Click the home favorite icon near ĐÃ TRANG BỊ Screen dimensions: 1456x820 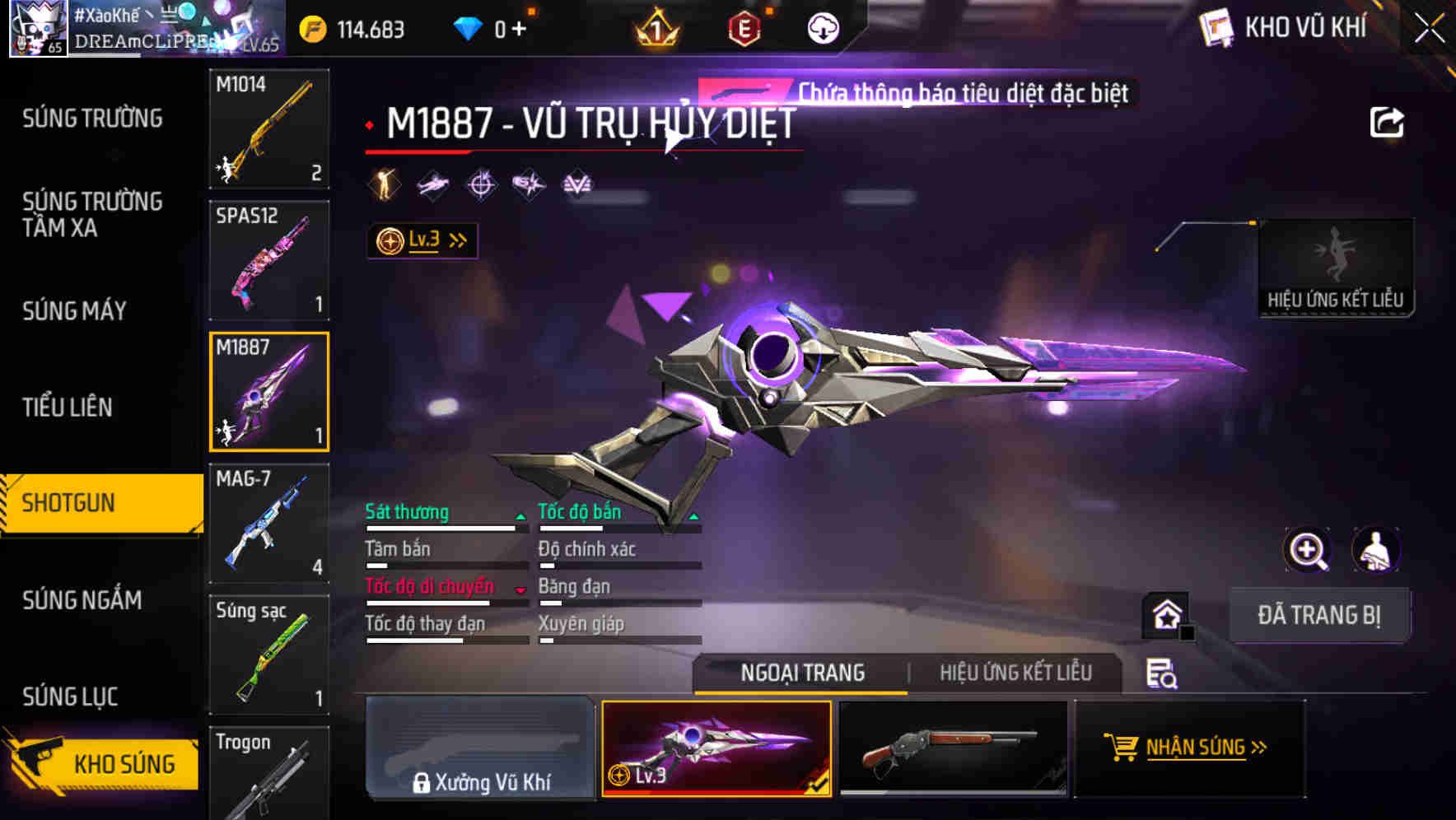coord(1166,614)
